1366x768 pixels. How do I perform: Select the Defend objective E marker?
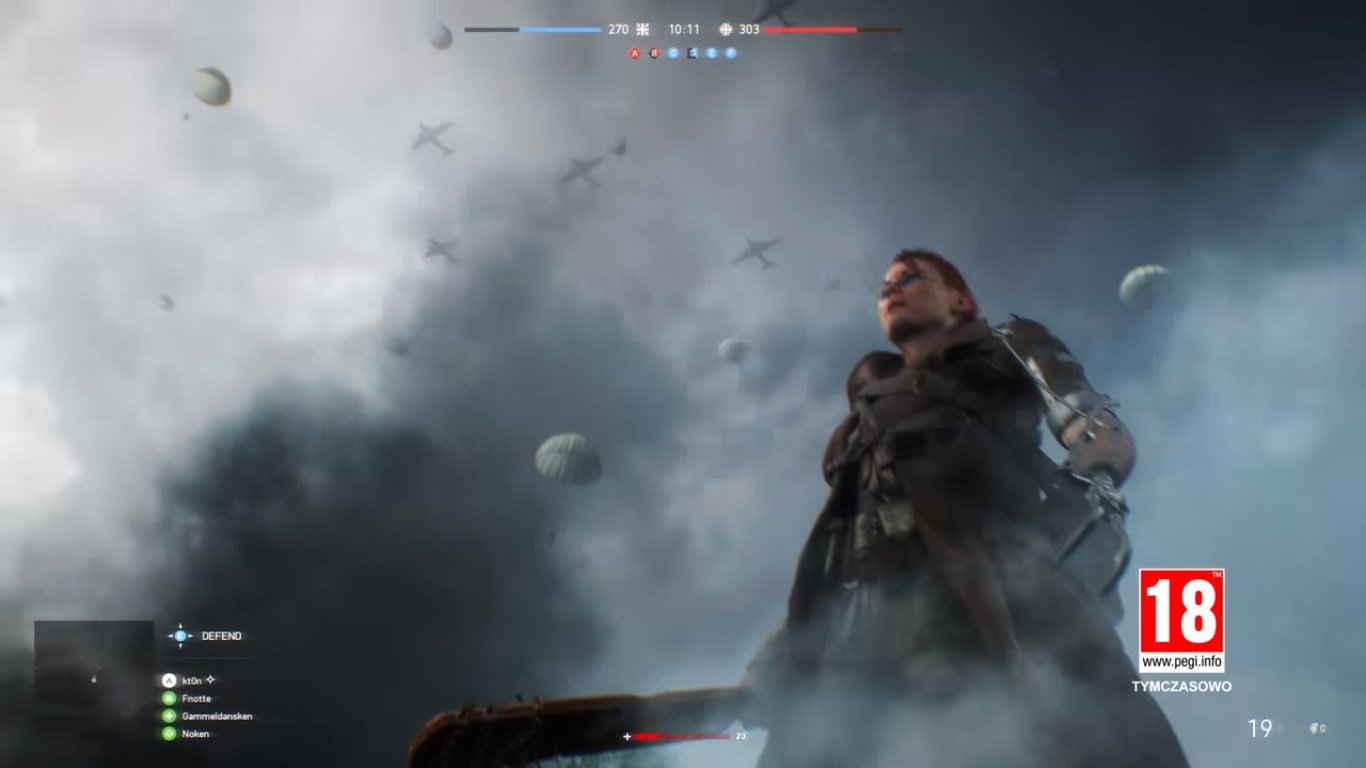click(180, 636)
